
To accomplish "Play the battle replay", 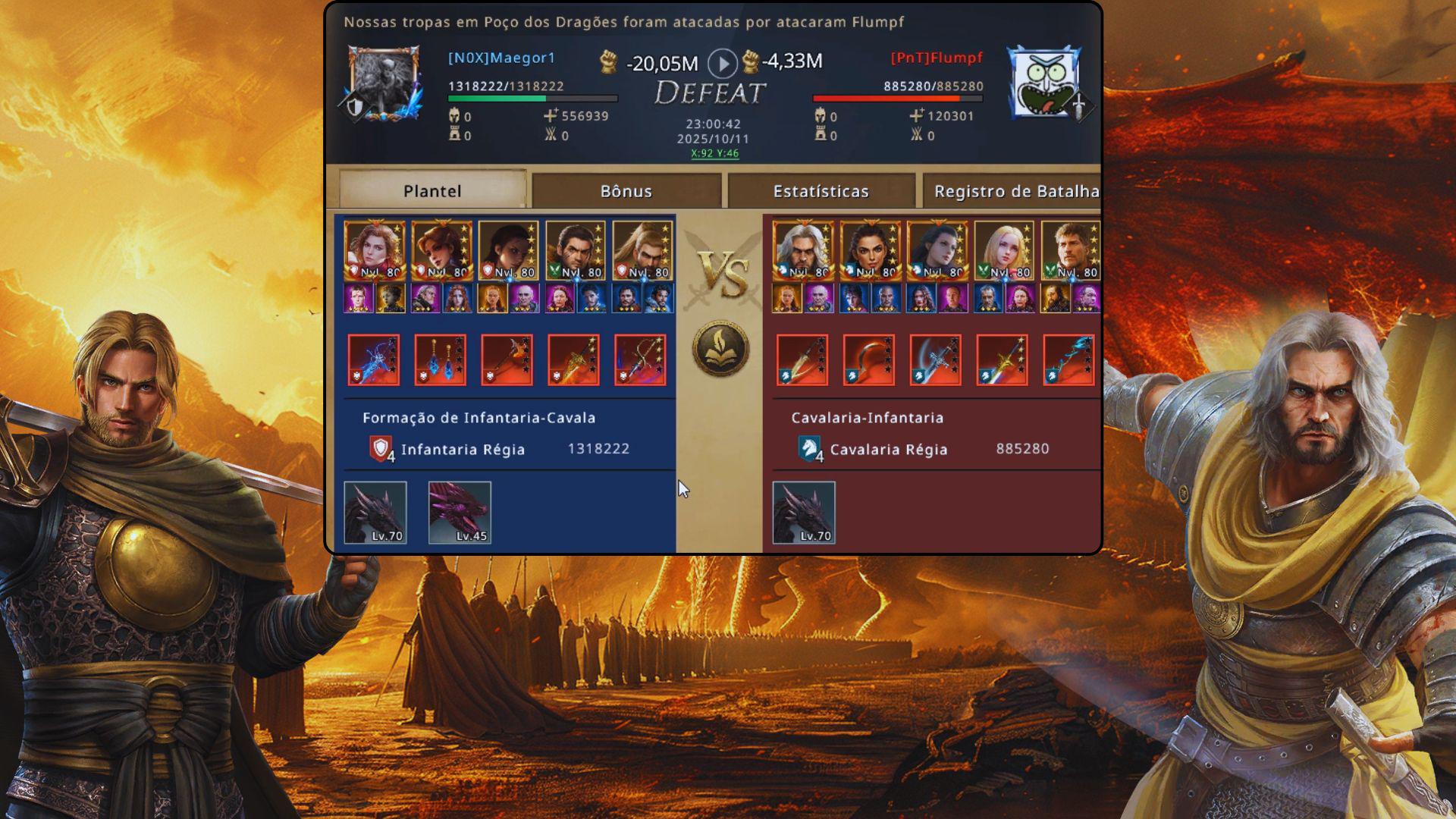I will click(x=722, y=63).
